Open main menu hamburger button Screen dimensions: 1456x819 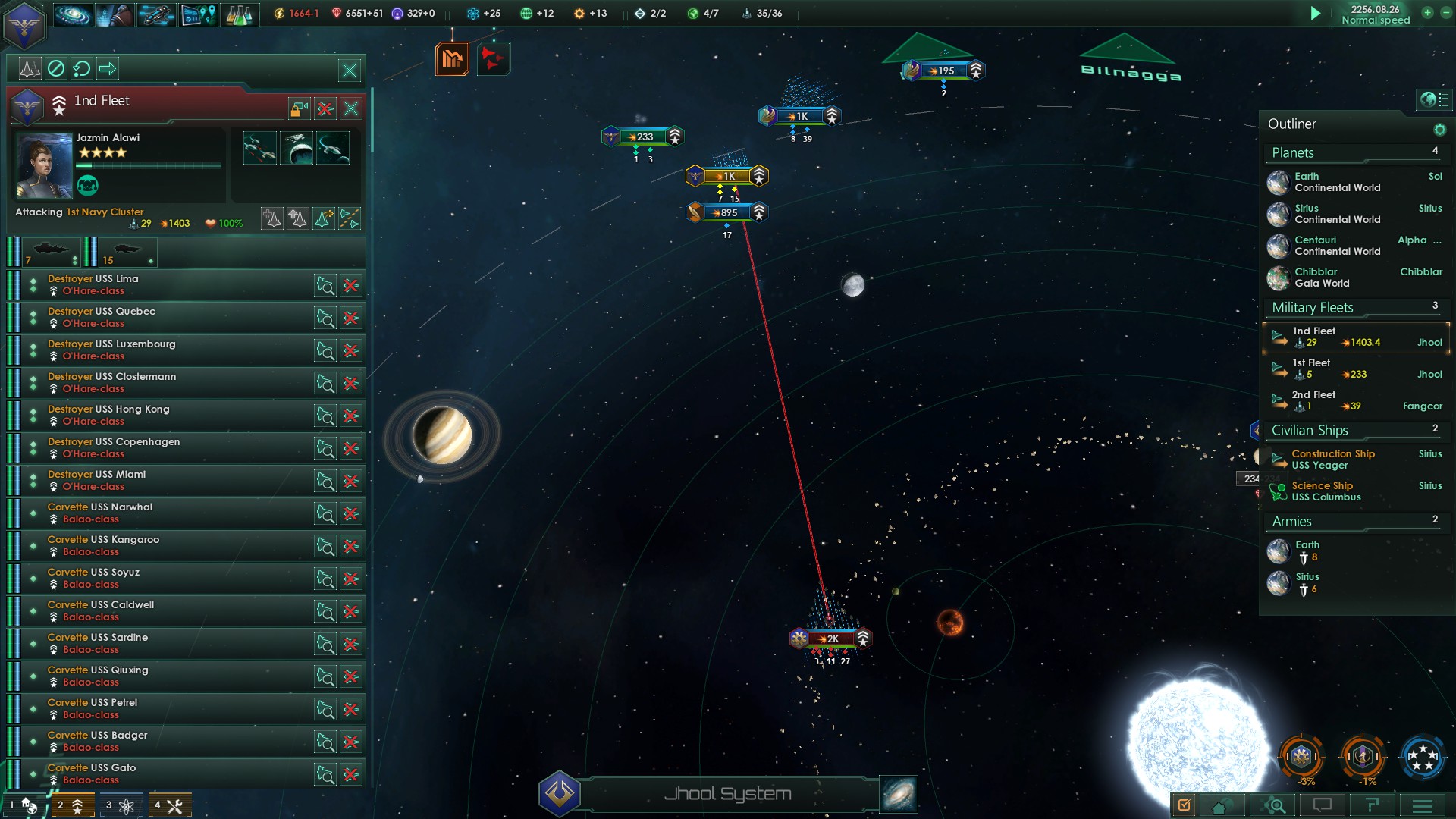pos(1422,805)
